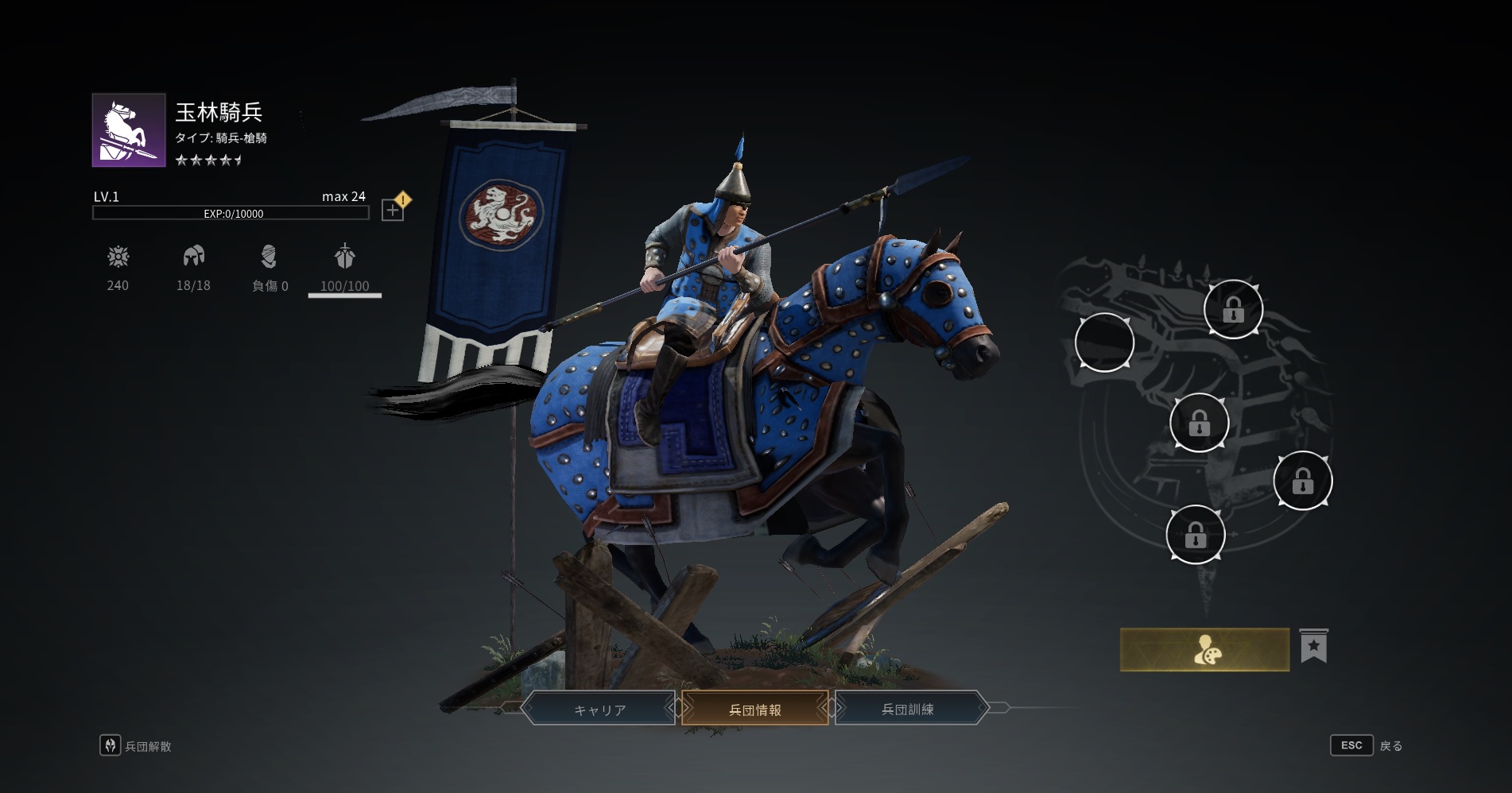The image size is (1512, 793).
Task: Click the star bookmark banner icon
Action: tap(1313, 647)
